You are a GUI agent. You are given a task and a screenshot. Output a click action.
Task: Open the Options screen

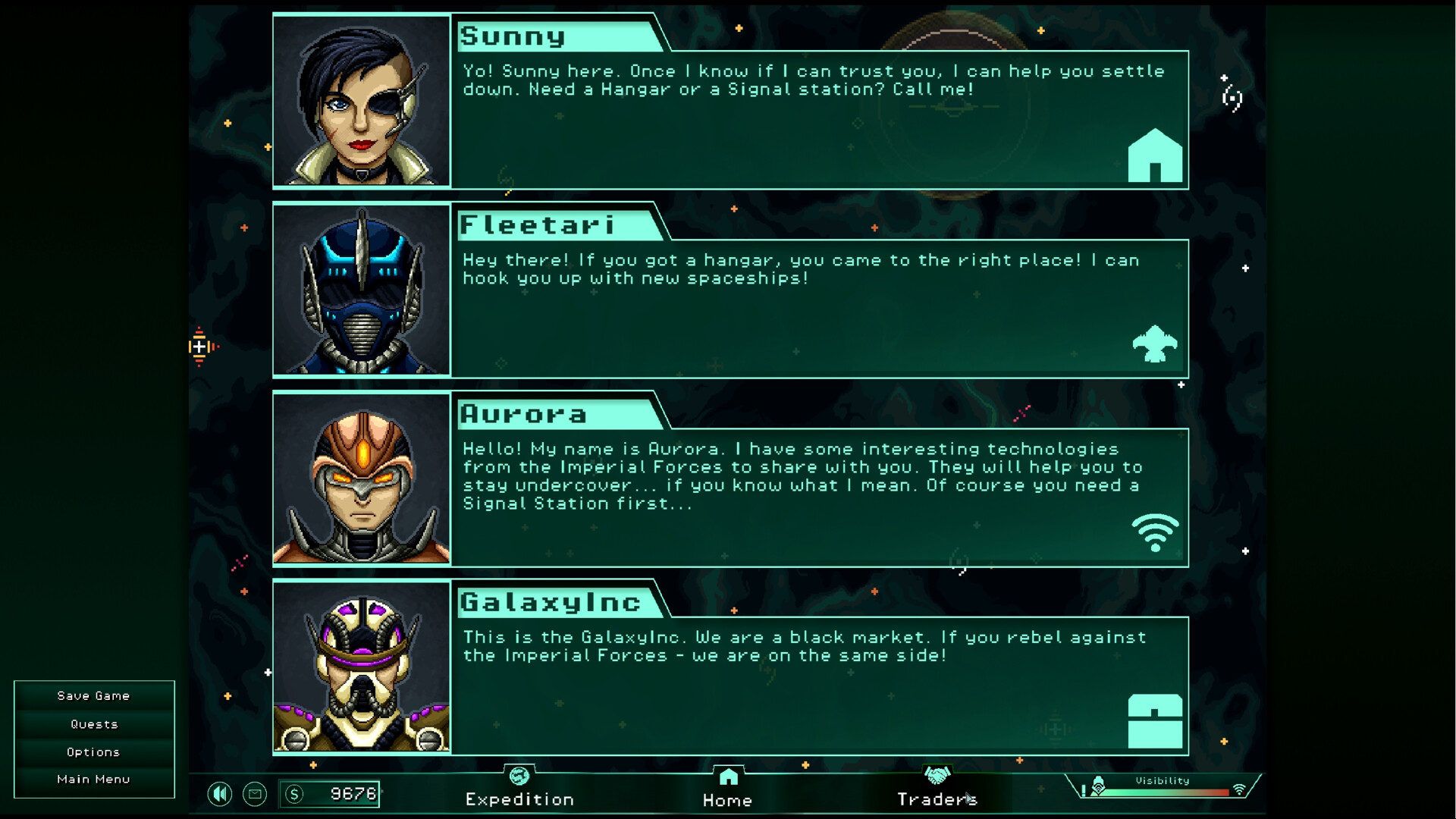point(93,752)
